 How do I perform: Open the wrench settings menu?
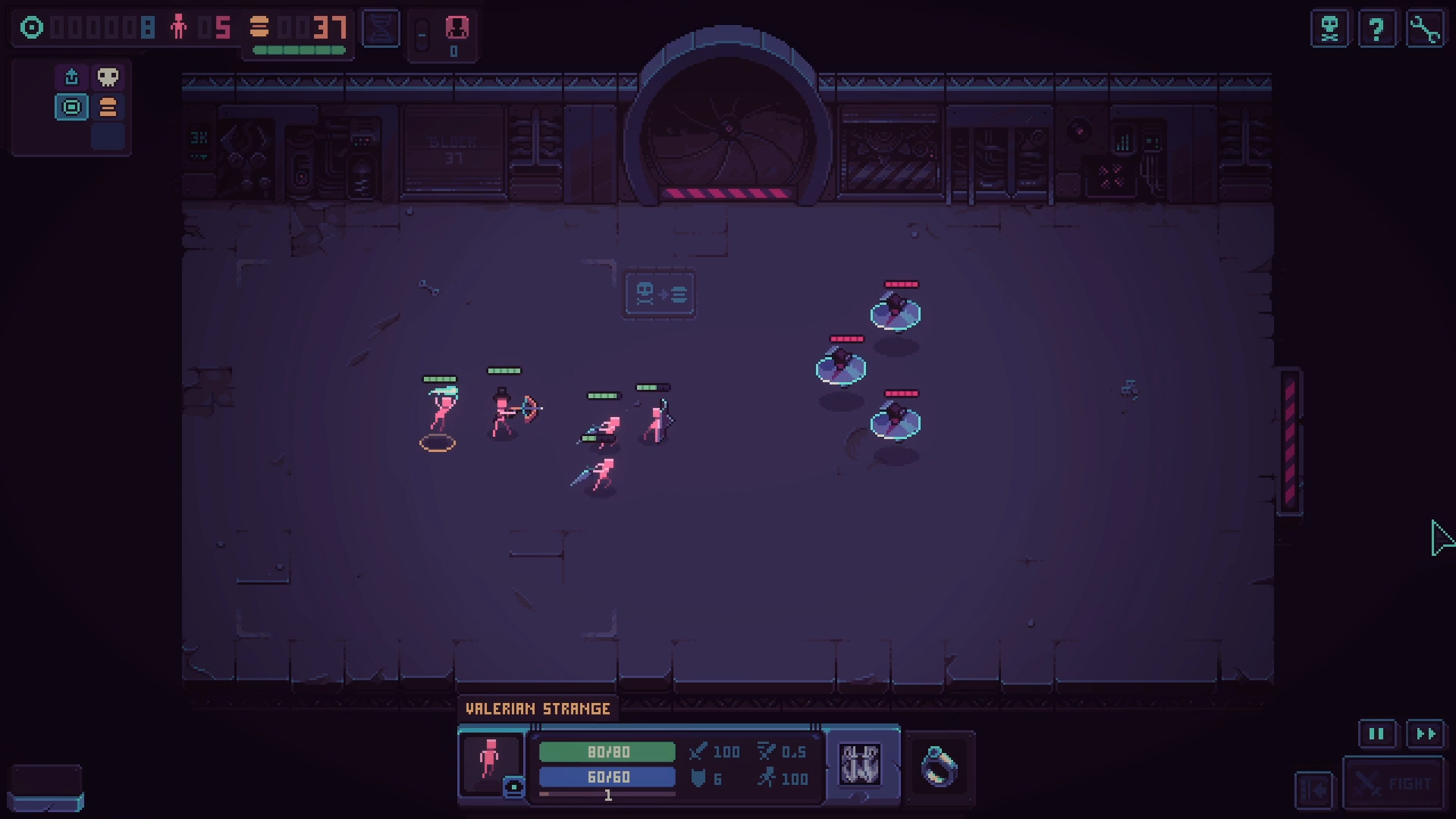1425,30
